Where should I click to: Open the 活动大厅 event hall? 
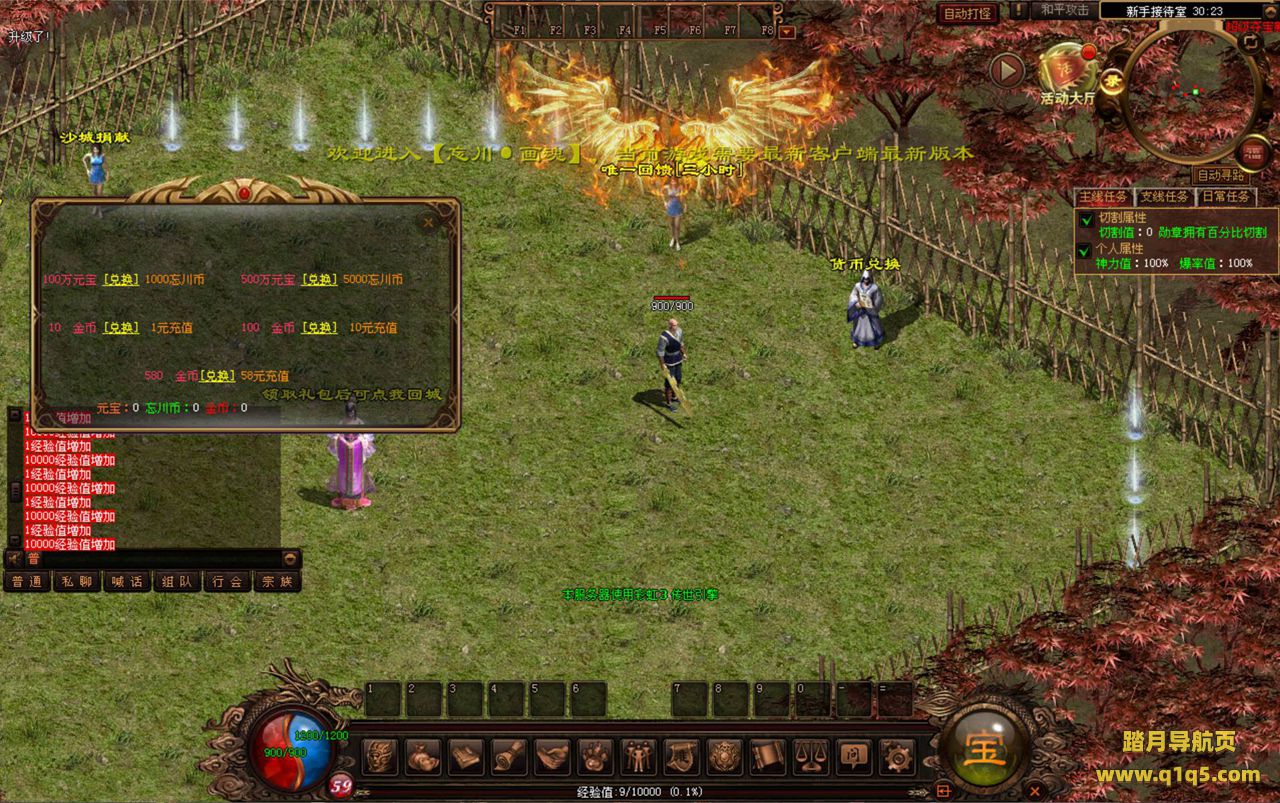tap(1068, 71)
